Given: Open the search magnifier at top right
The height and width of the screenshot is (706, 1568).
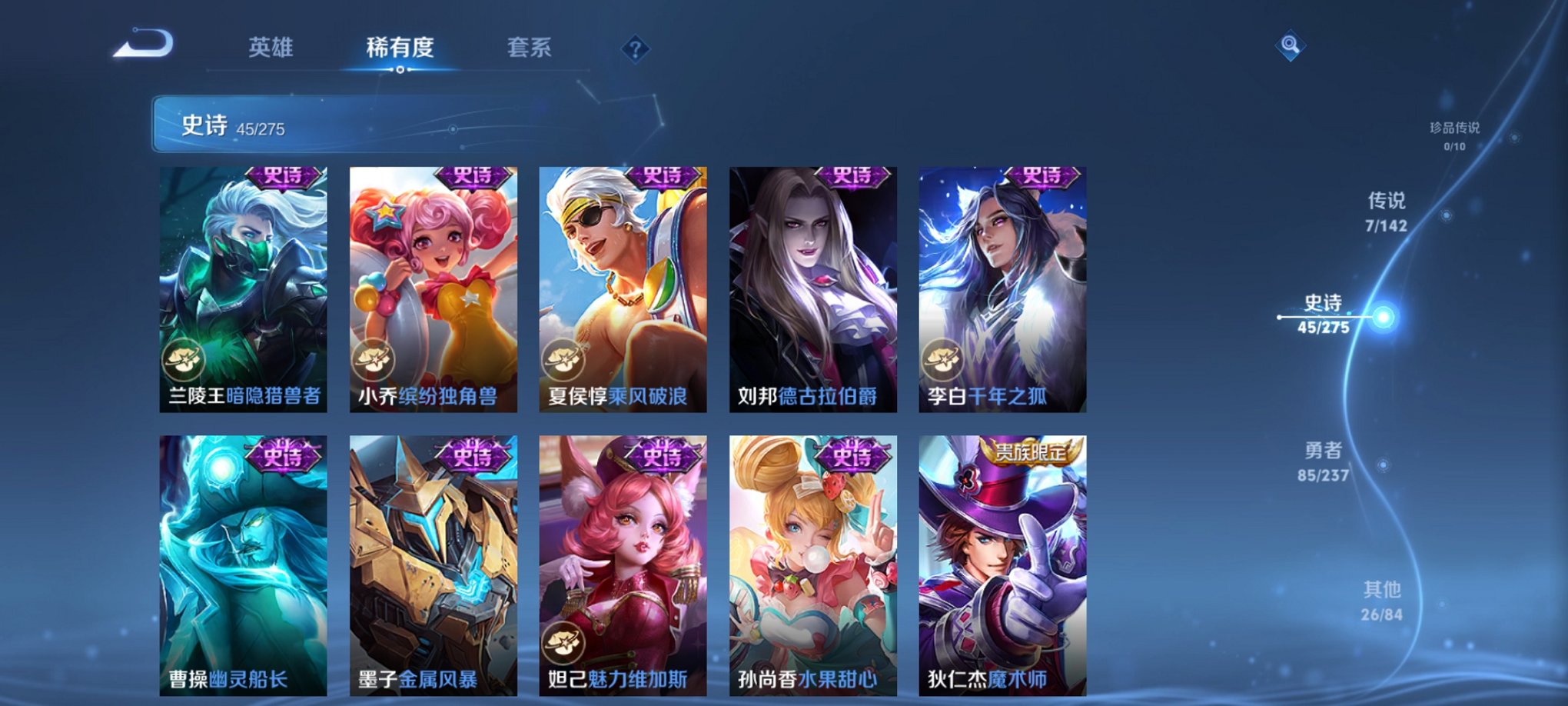Looking at the screenshot, I should point(1291,44).
